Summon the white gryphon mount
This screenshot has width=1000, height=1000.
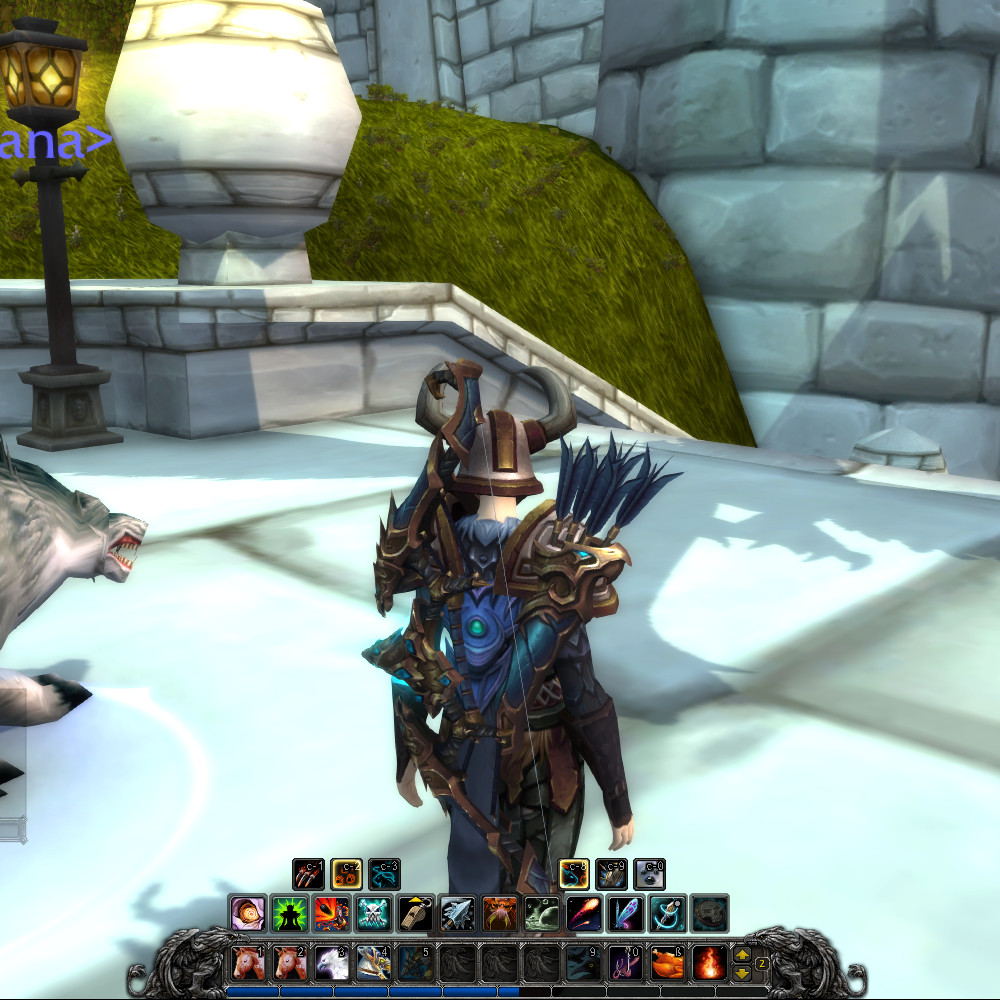[331, 962]
